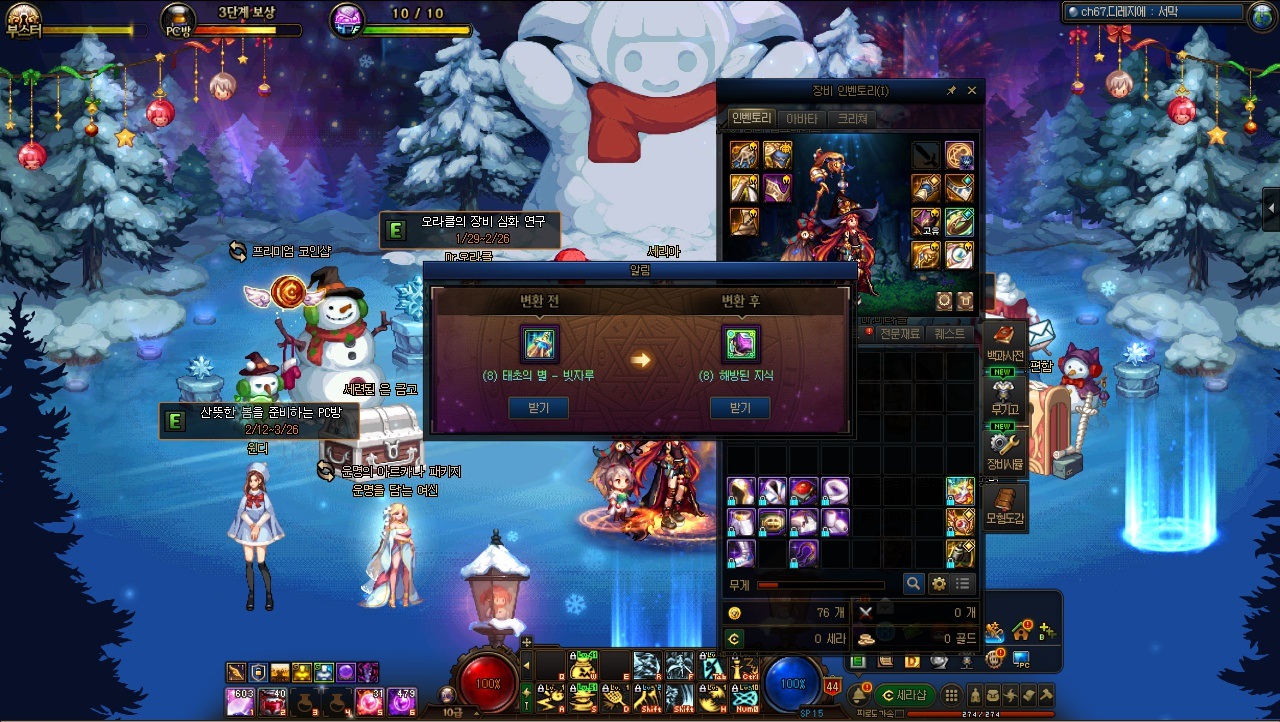Open the grid menu button
1280x722 pixels.
[952, 696]
